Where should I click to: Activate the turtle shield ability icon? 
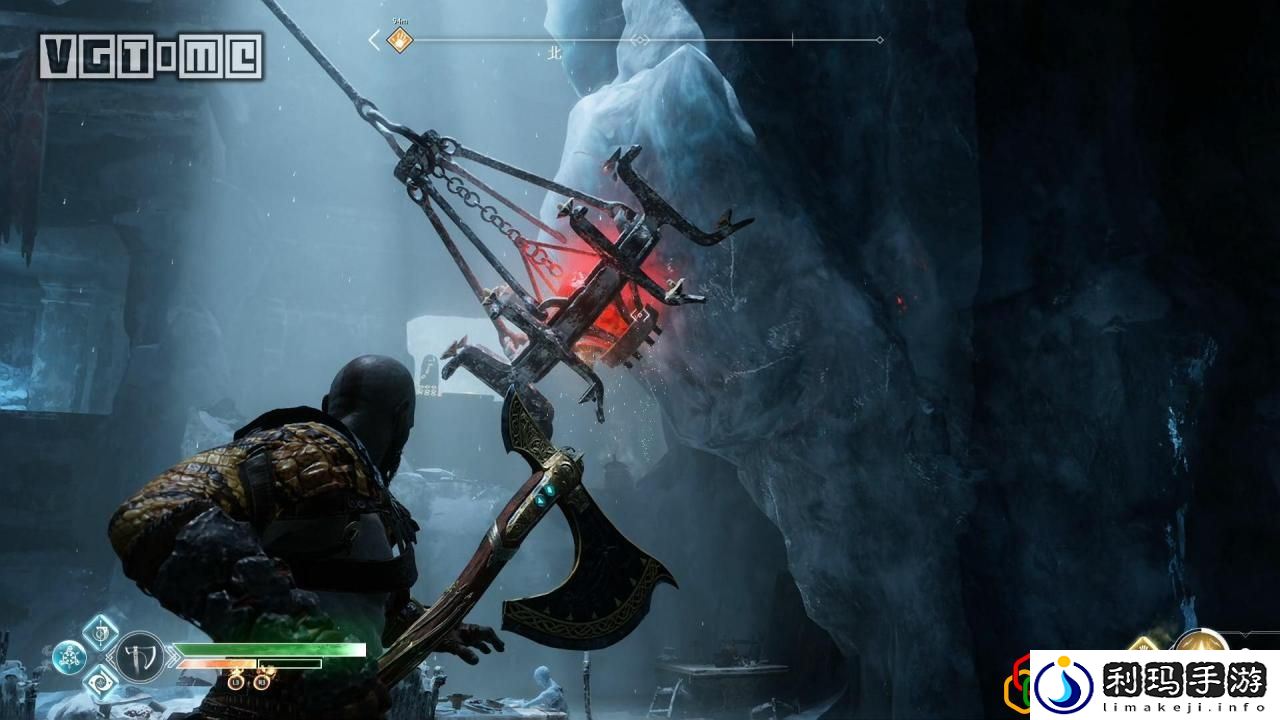(68, 657)
